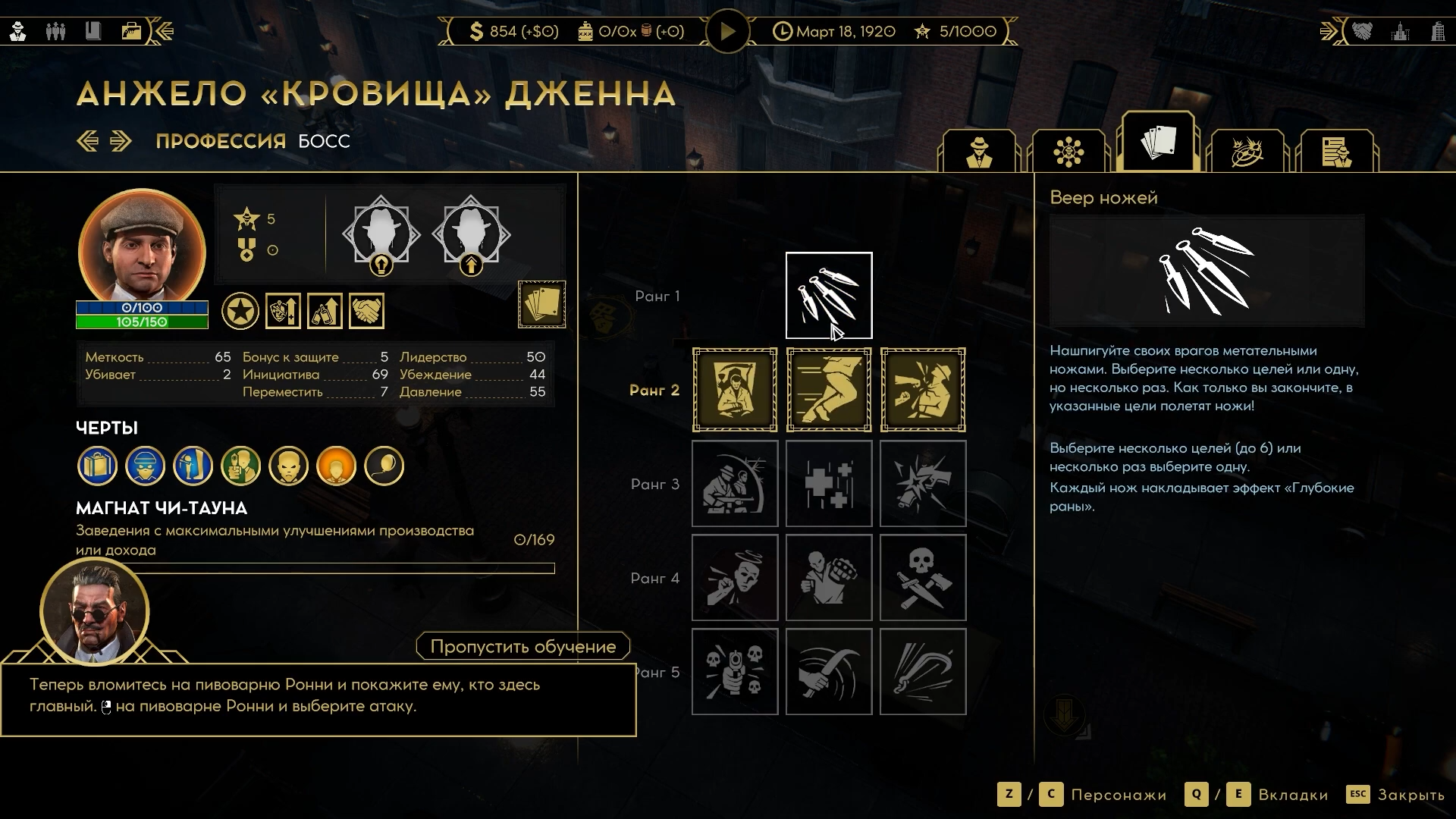Image resolution: width=1456 pixels, height=819 pixels.
Task: Select the throwing knives rank 1 skill
Action: tap(829, 296)
